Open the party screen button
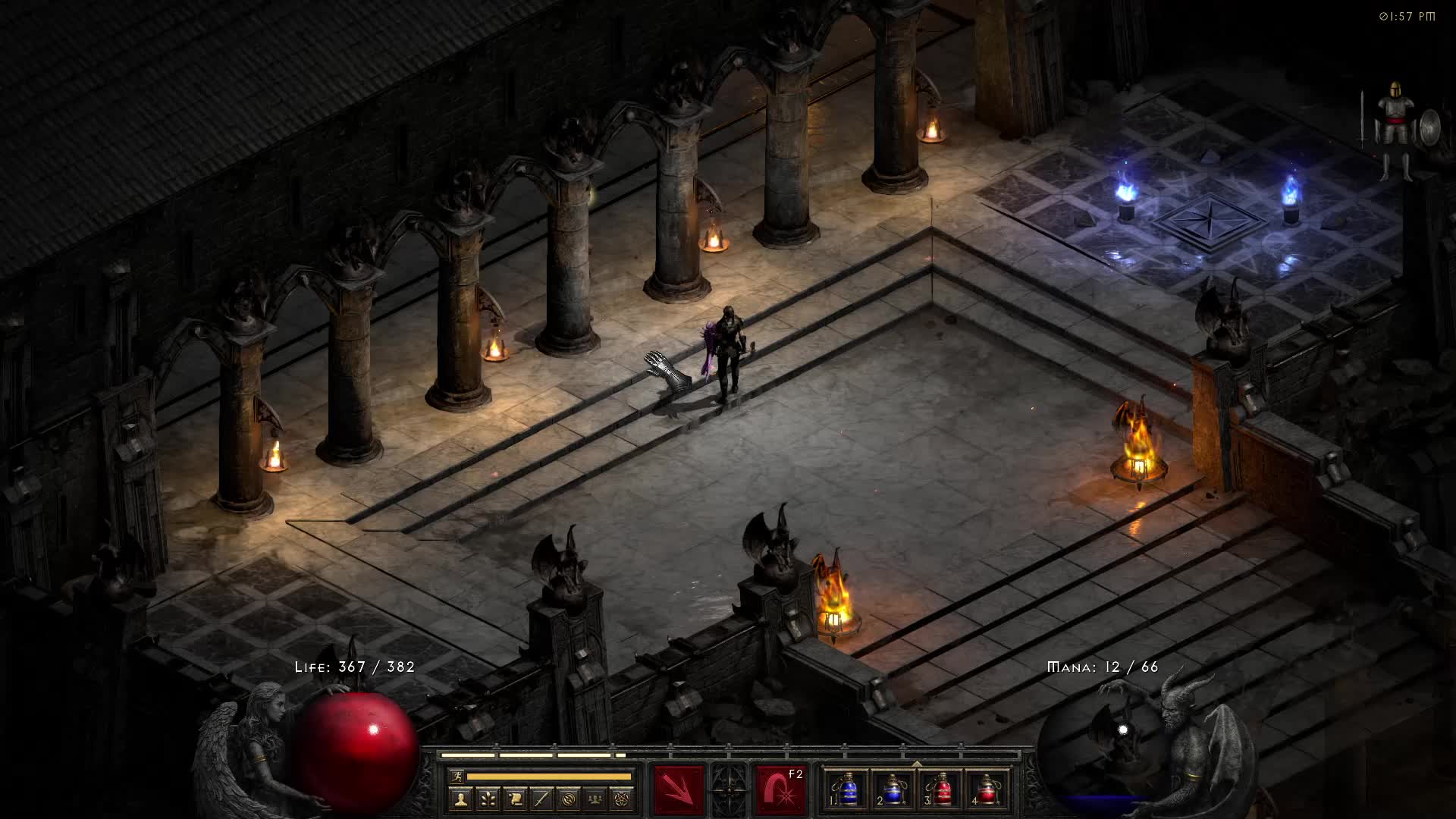Viewport: 1456px width, 819px height. [x=596, y=799]
